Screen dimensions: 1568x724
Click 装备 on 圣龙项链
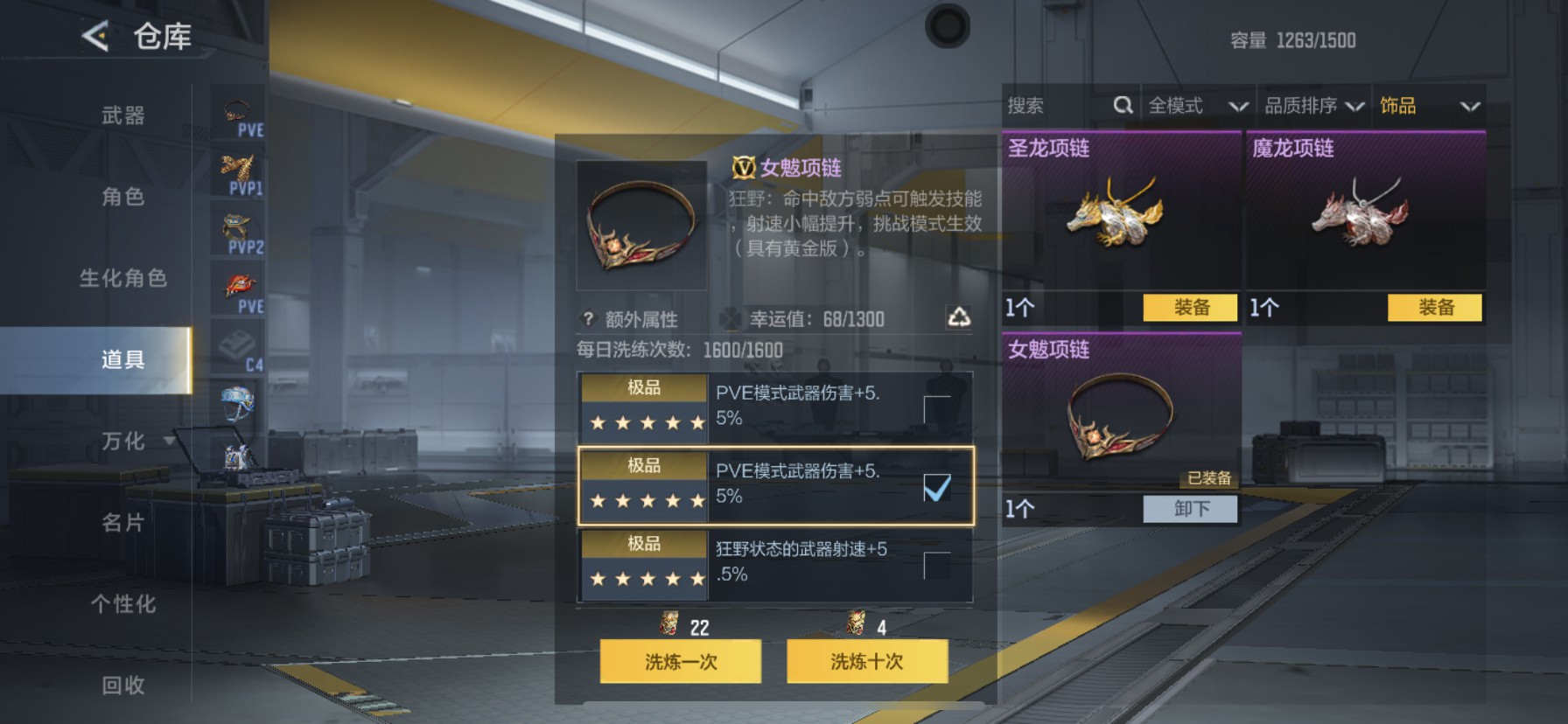(1190, 308)
